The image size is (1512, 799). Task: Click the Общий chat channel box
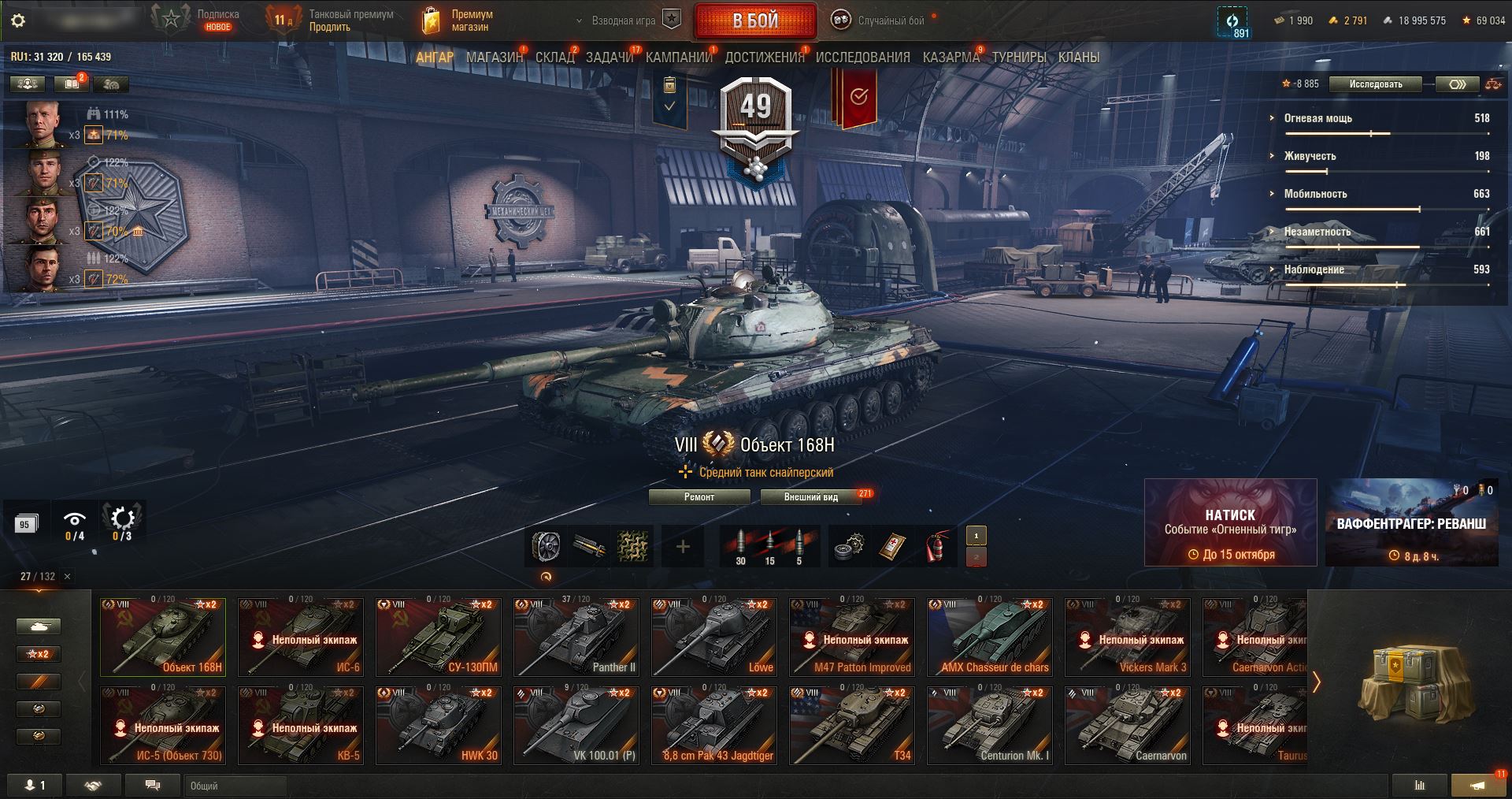point(236,786)
